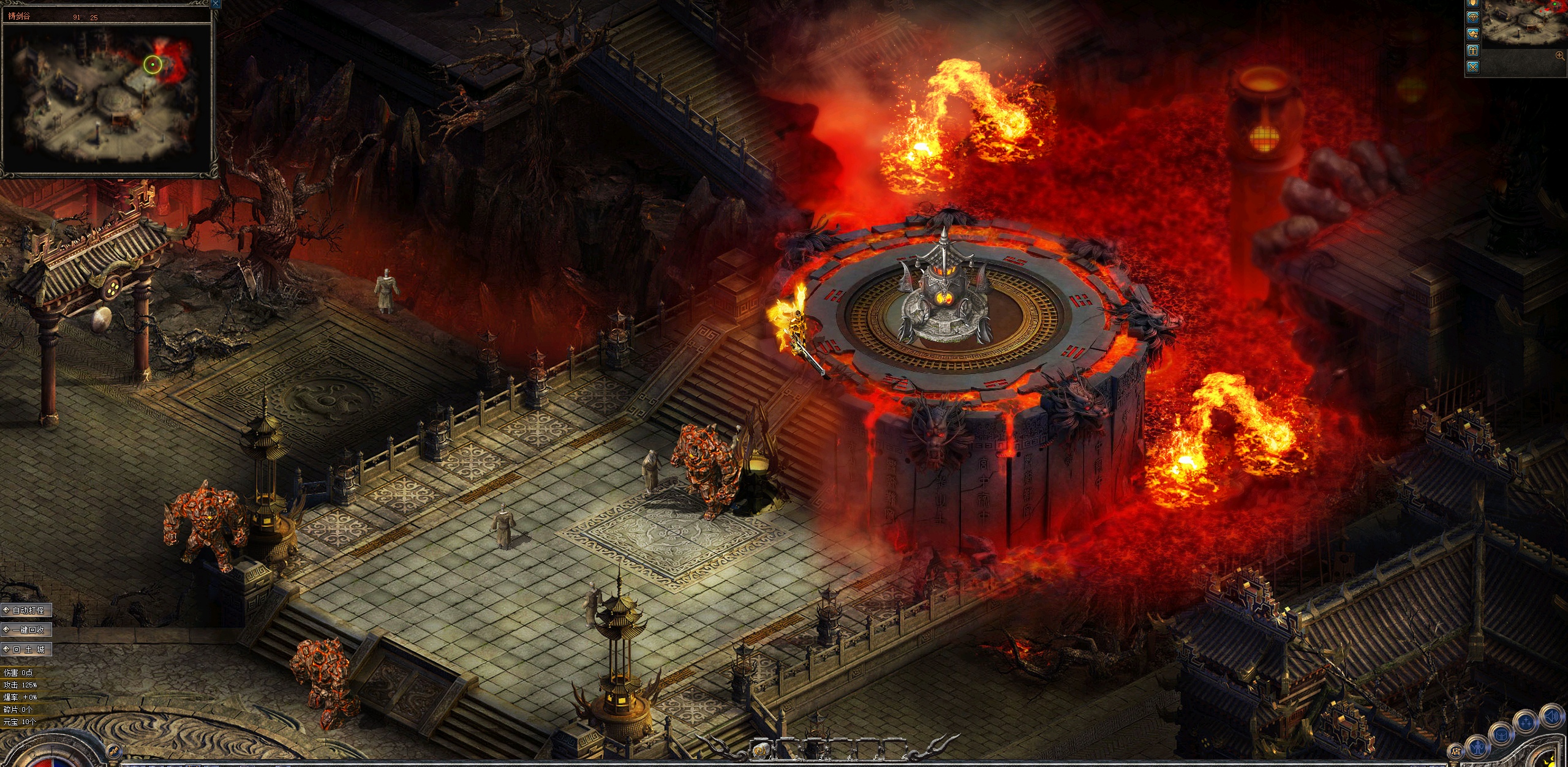1568x767 pixels.
Task: Open the gold ingot with lock icon
Action: pyautogui.click(x=1473, y=34)
